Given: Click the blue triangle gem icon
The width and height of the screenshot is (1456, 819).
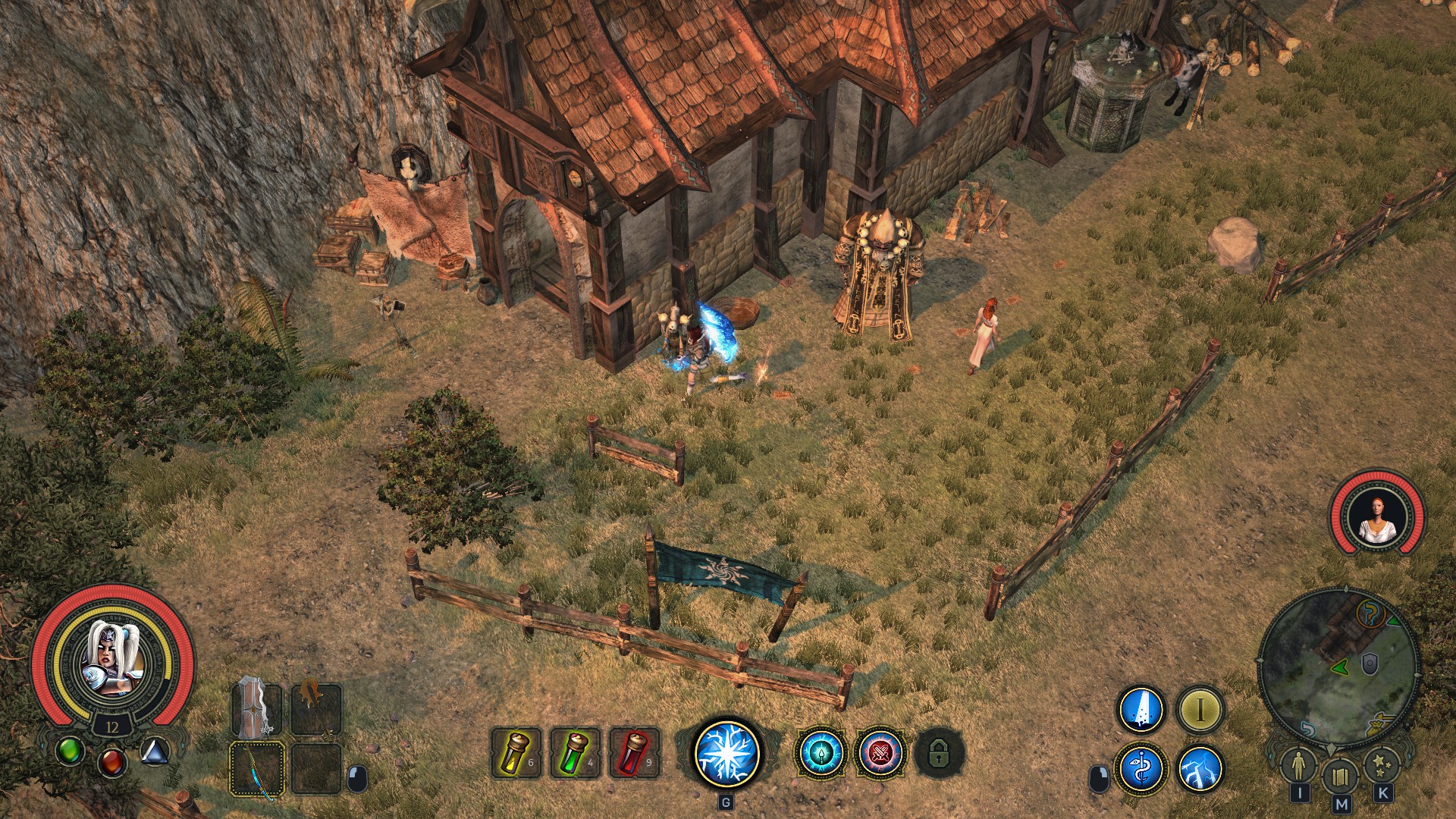Looking at the screenshot, I should 154,751.
